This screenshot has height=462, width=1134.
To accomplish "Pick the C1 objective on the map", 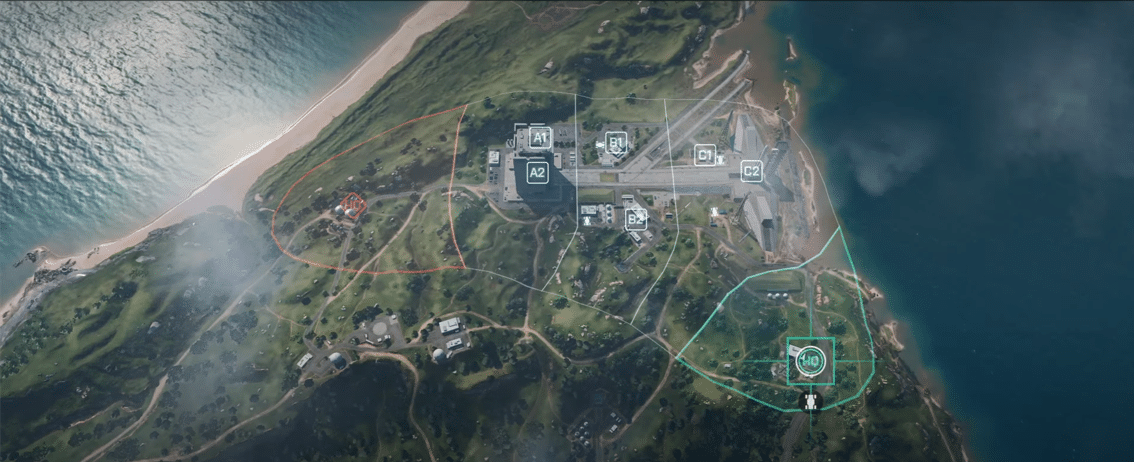I will point(705,155).
